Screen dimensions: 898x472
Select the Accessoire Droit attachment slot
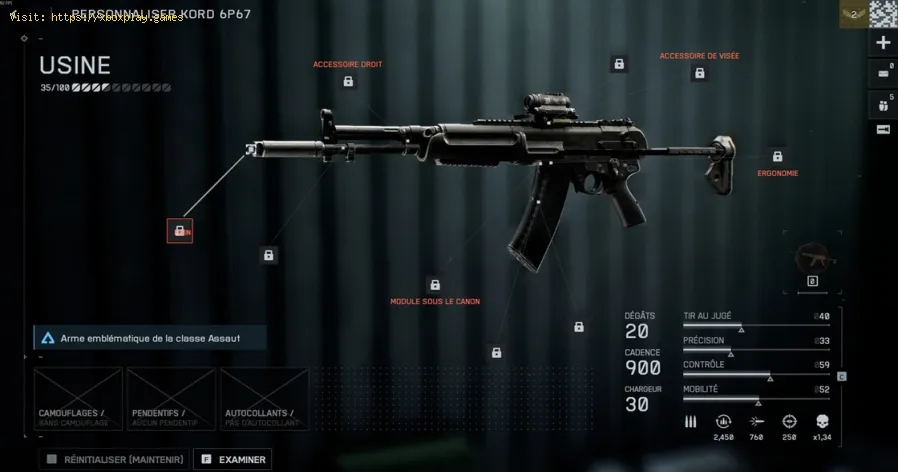(x=348, y=81)
